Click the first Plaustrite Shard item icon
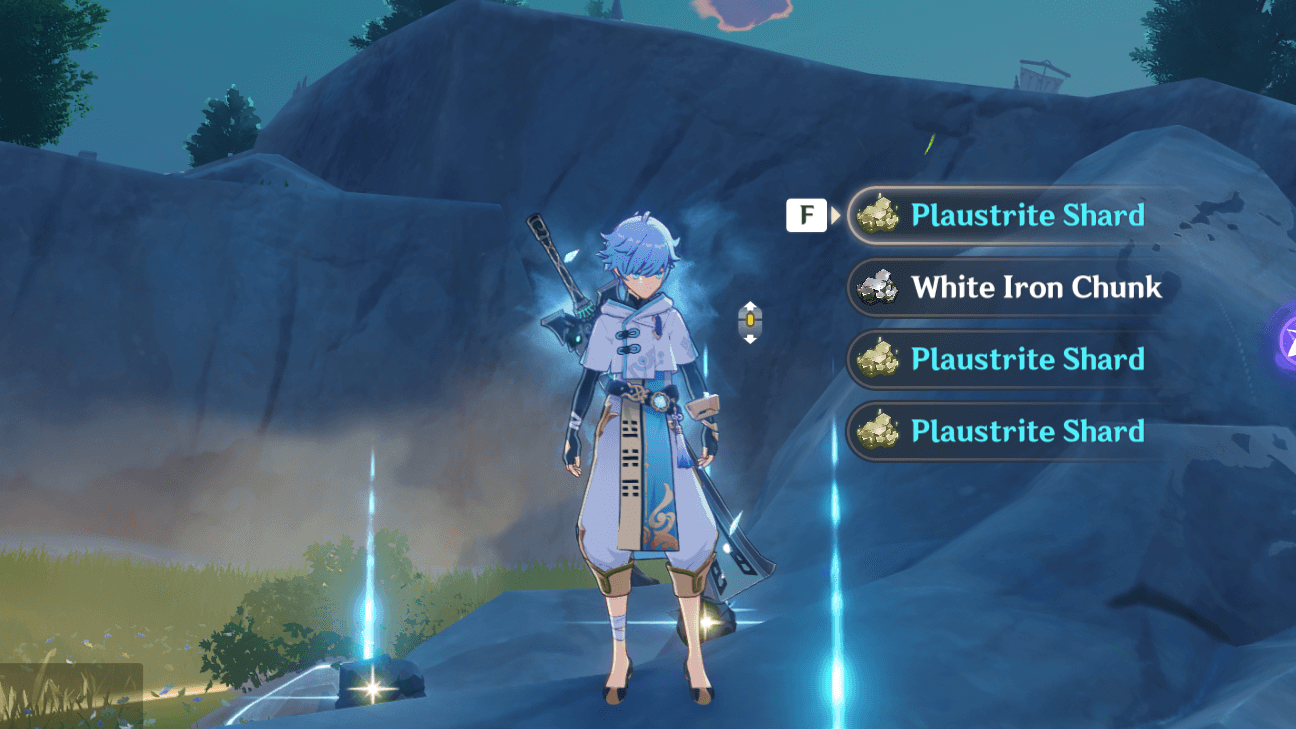The image size is (1296, 729). tap(876, 215)
